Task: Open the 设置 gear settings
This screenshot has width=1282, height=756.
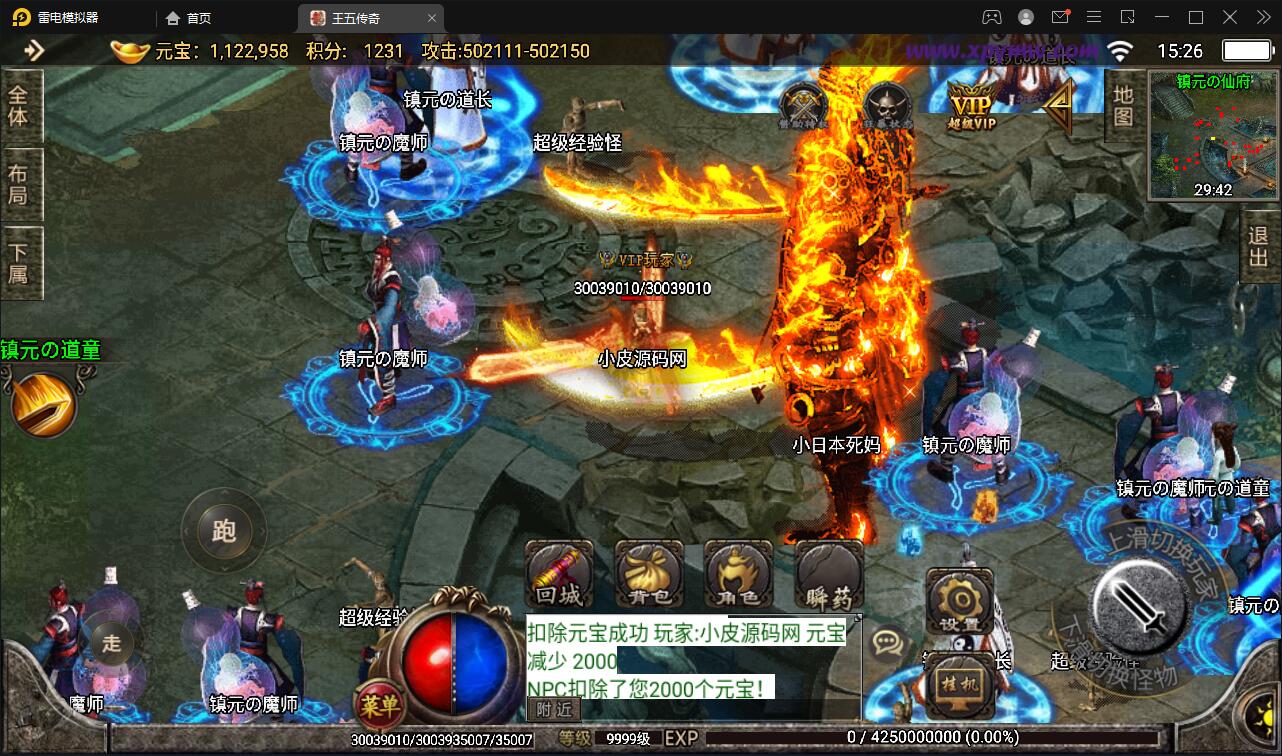Action: pos(959,602)
